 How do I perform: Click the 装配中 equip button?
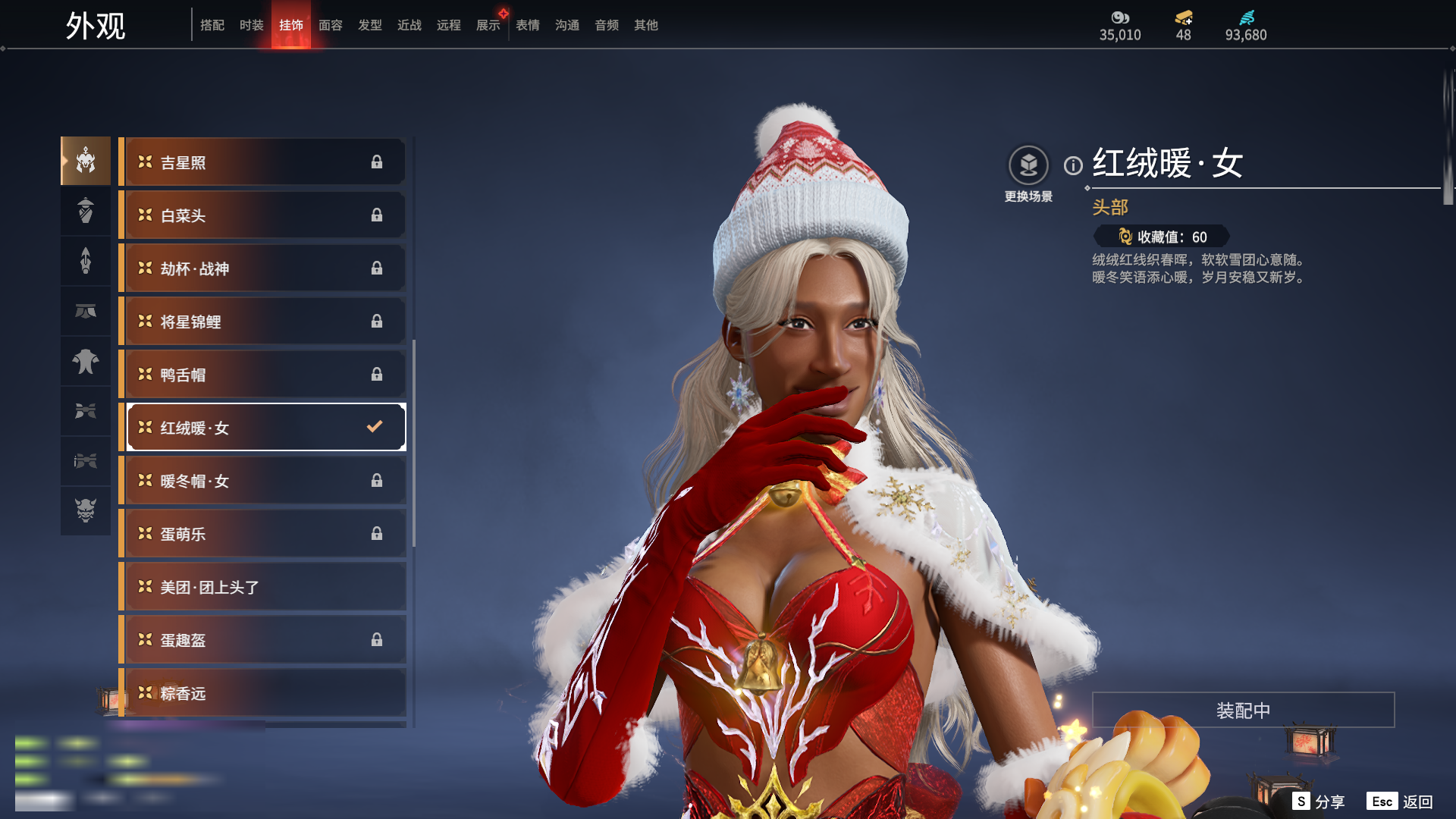coord(1243,711)
